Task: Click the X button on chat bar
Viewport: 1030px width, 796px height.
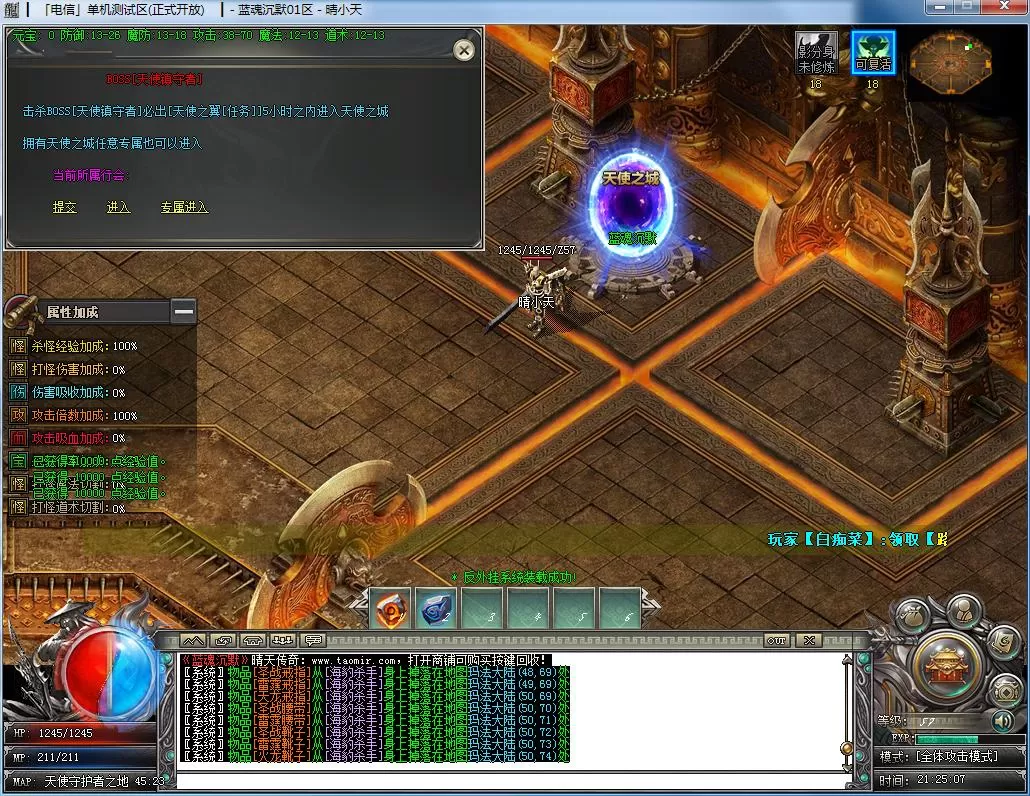Action: click(x=808, y=640)
